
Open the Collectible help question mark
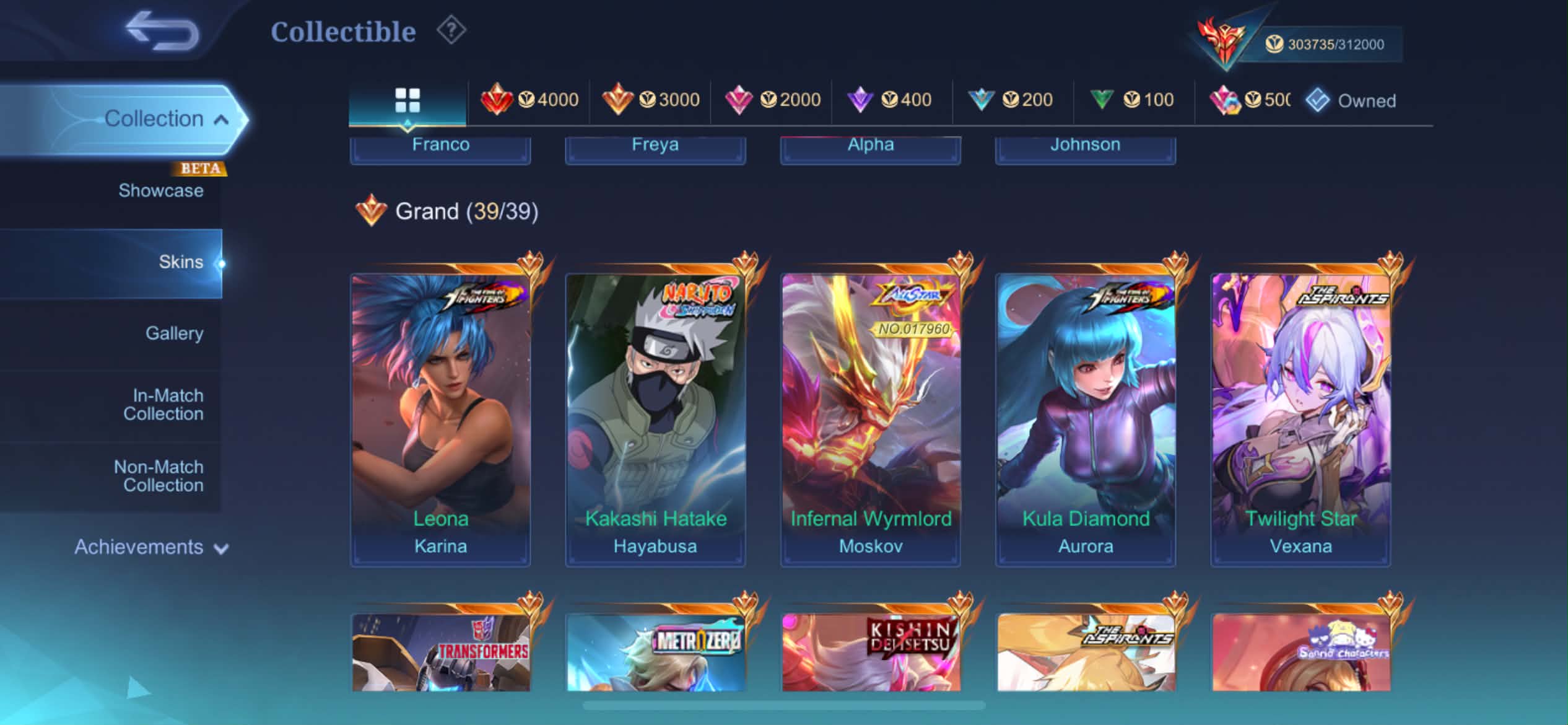tap(451, 30)
